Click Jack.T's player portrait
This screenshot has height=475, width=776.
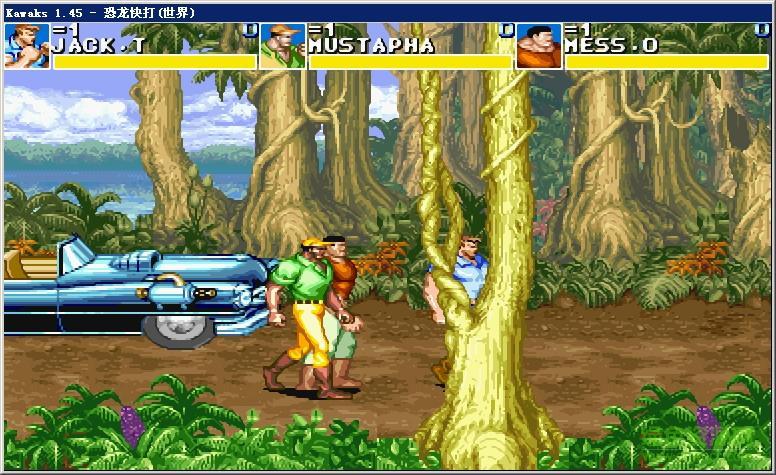coord(25,45)
